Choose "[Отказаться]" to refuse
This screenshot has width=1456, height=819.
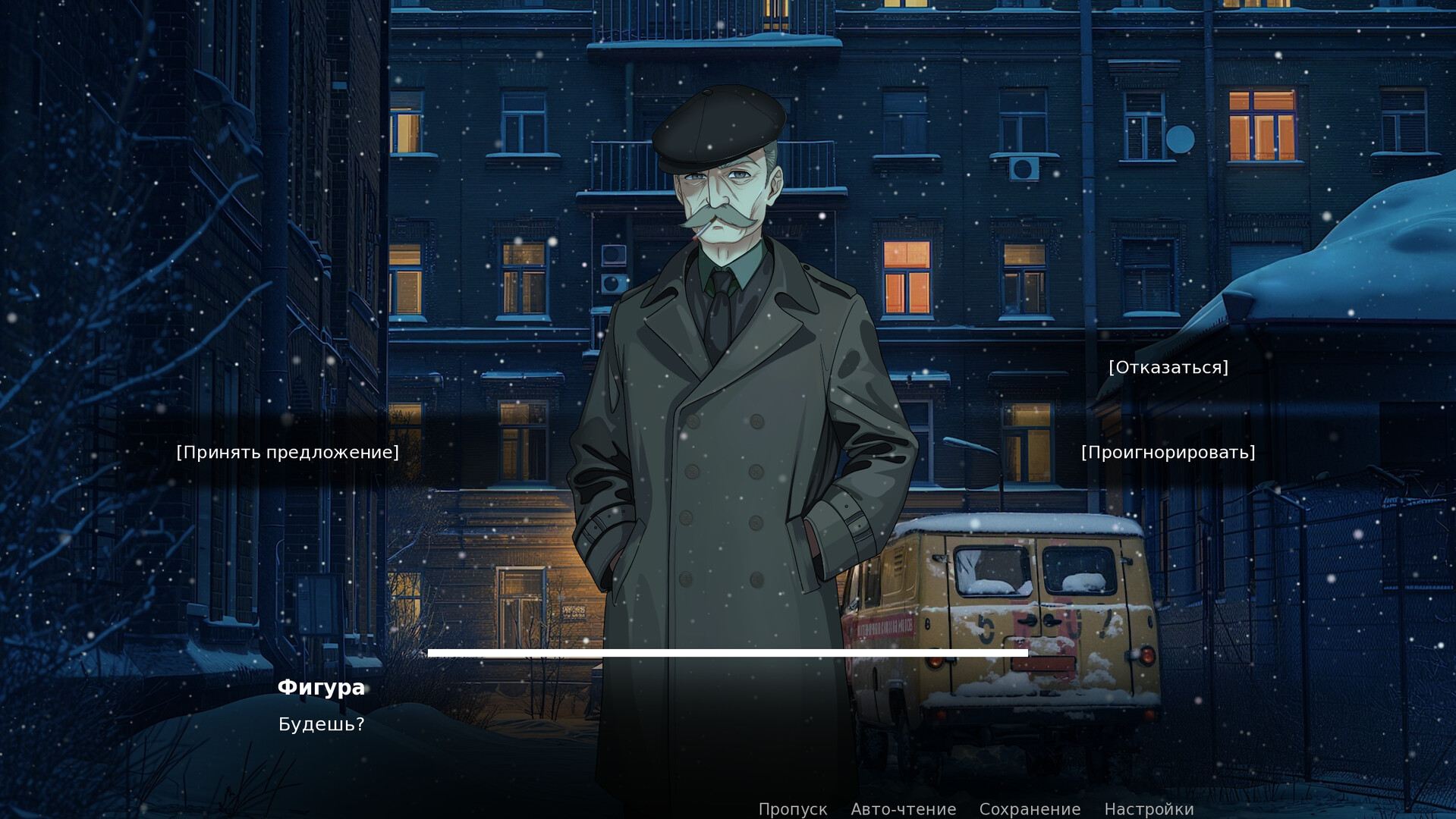coord(1167,368)
